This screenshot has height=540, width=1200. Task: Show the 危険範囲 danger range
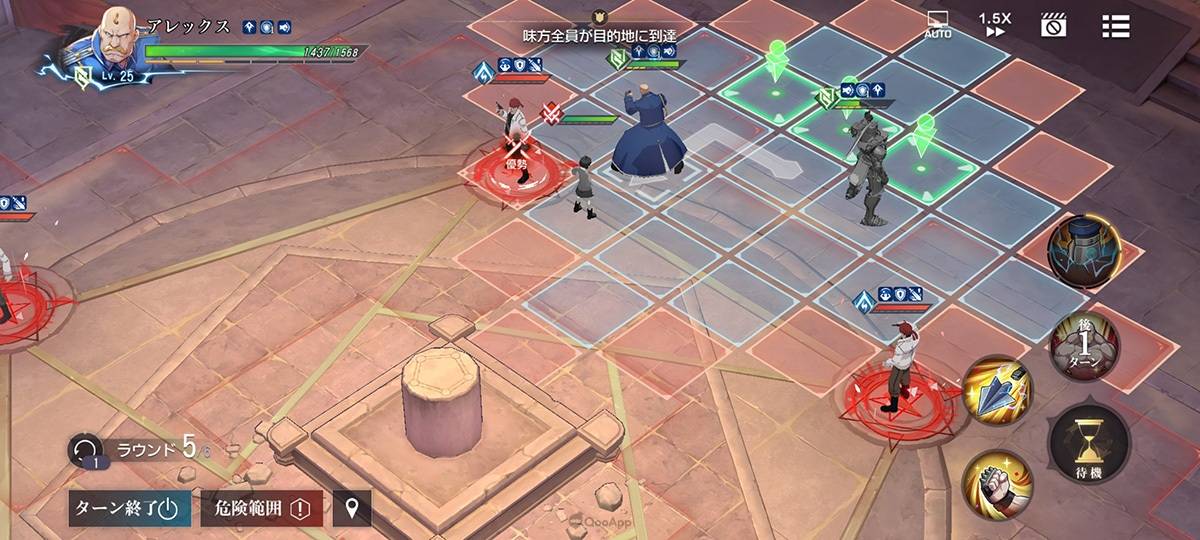(261, 508)
